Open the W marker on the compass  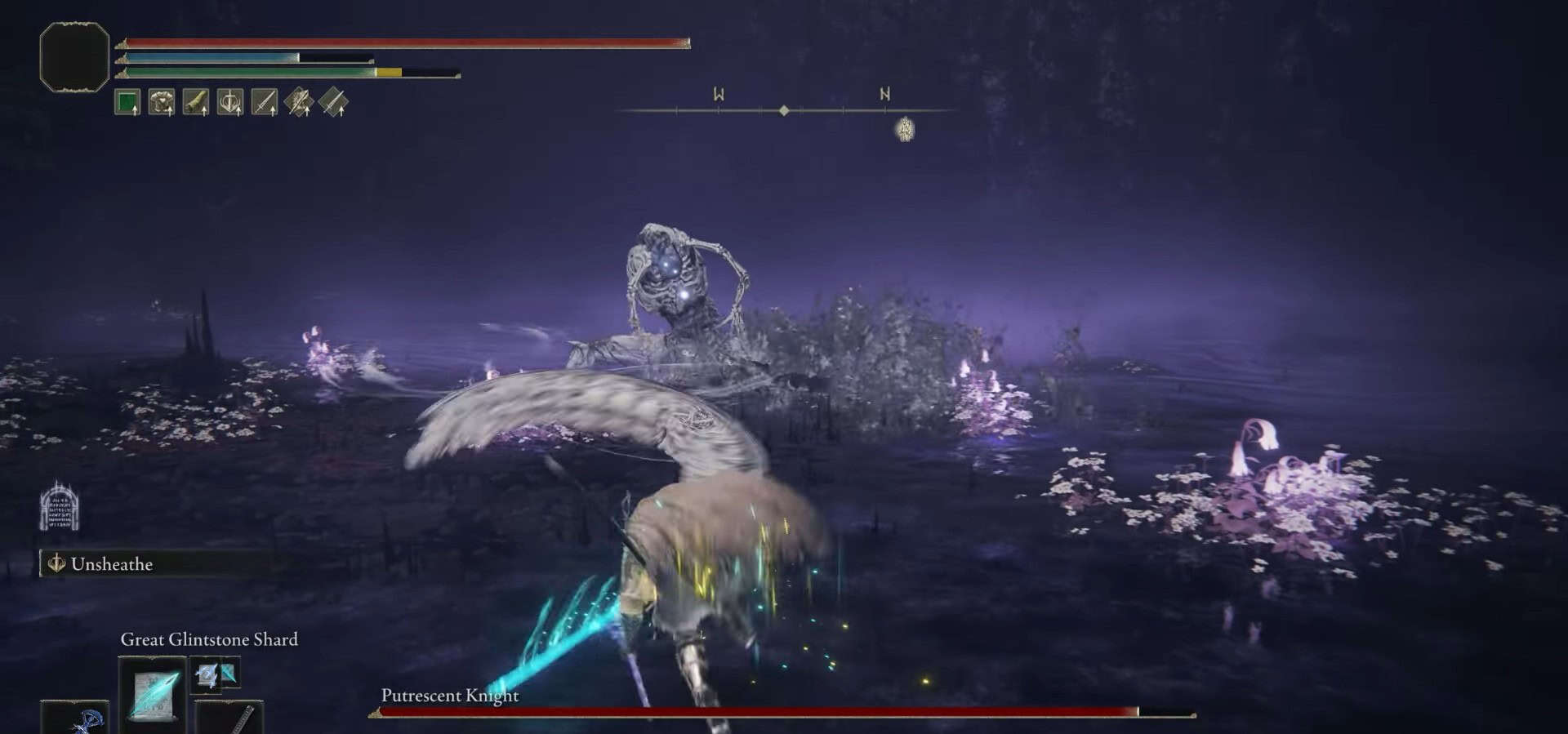click(718, 94)
